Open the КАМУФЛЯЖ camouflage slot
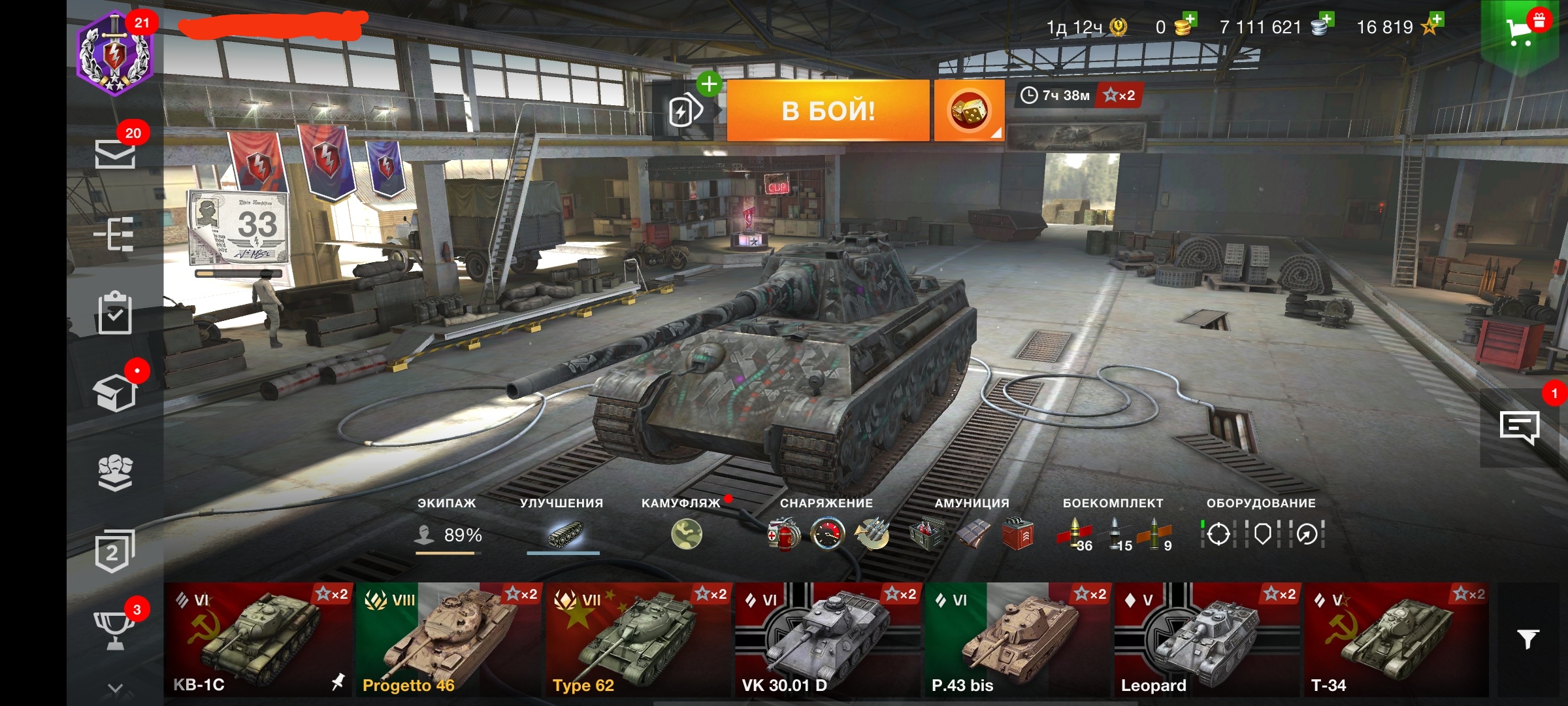Viewport: 1568px width, 706px height. point(686,534)
